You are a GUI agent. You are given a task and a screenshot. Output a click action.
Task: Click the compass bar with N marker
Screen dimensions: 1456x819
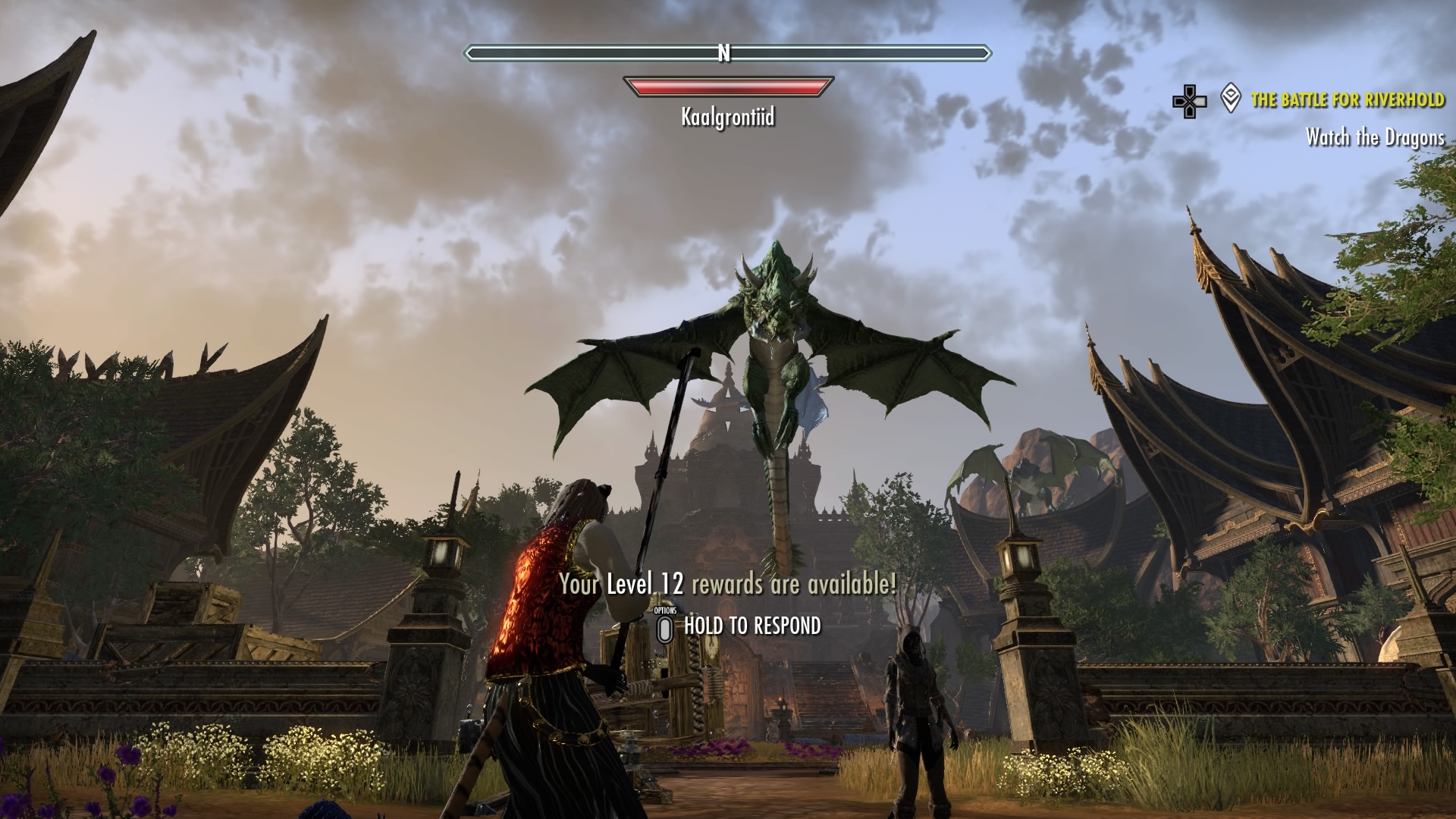click(x=726, y=53)
